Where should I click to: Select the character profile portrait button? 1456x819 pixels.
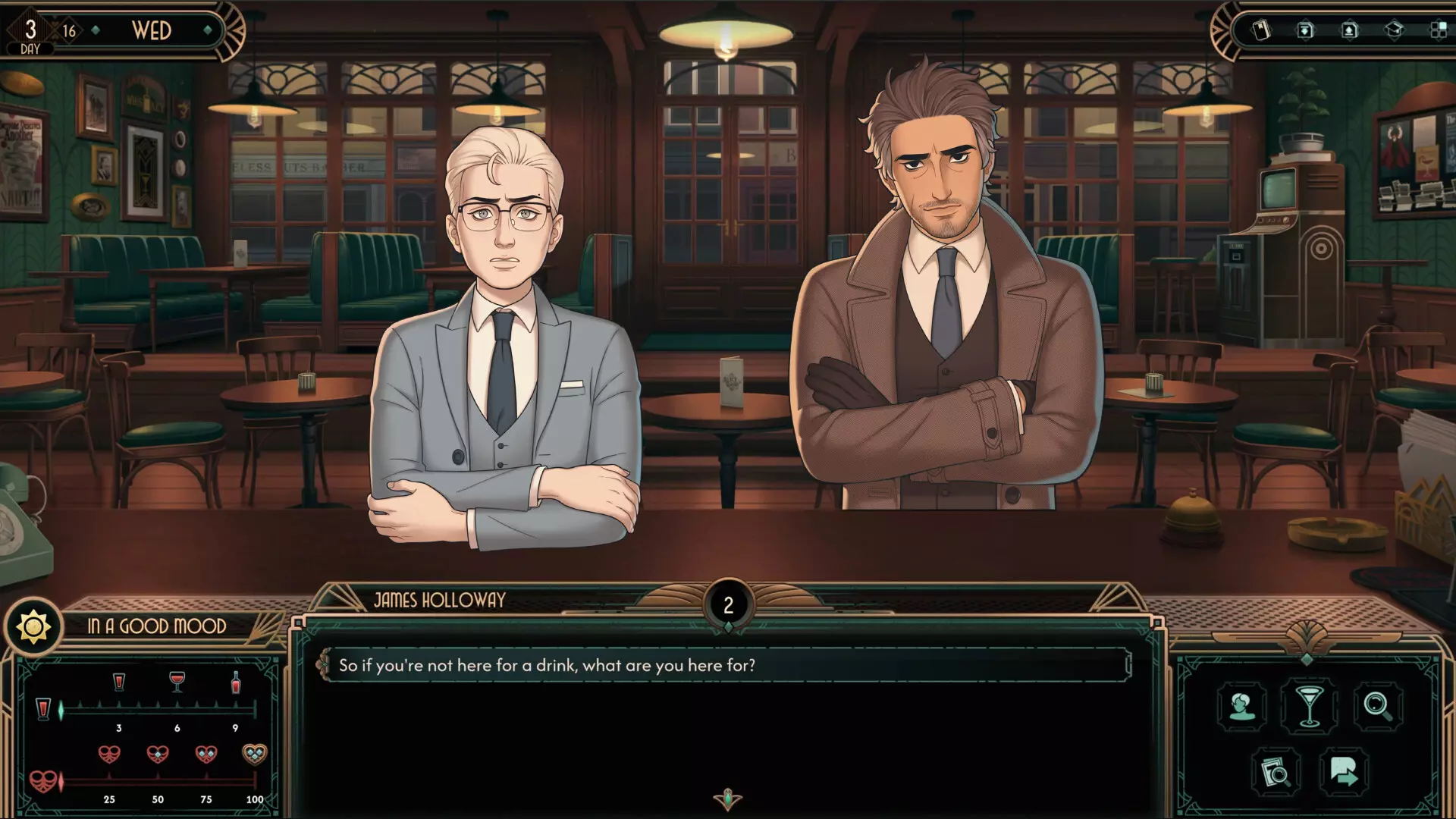point(1241,707)
